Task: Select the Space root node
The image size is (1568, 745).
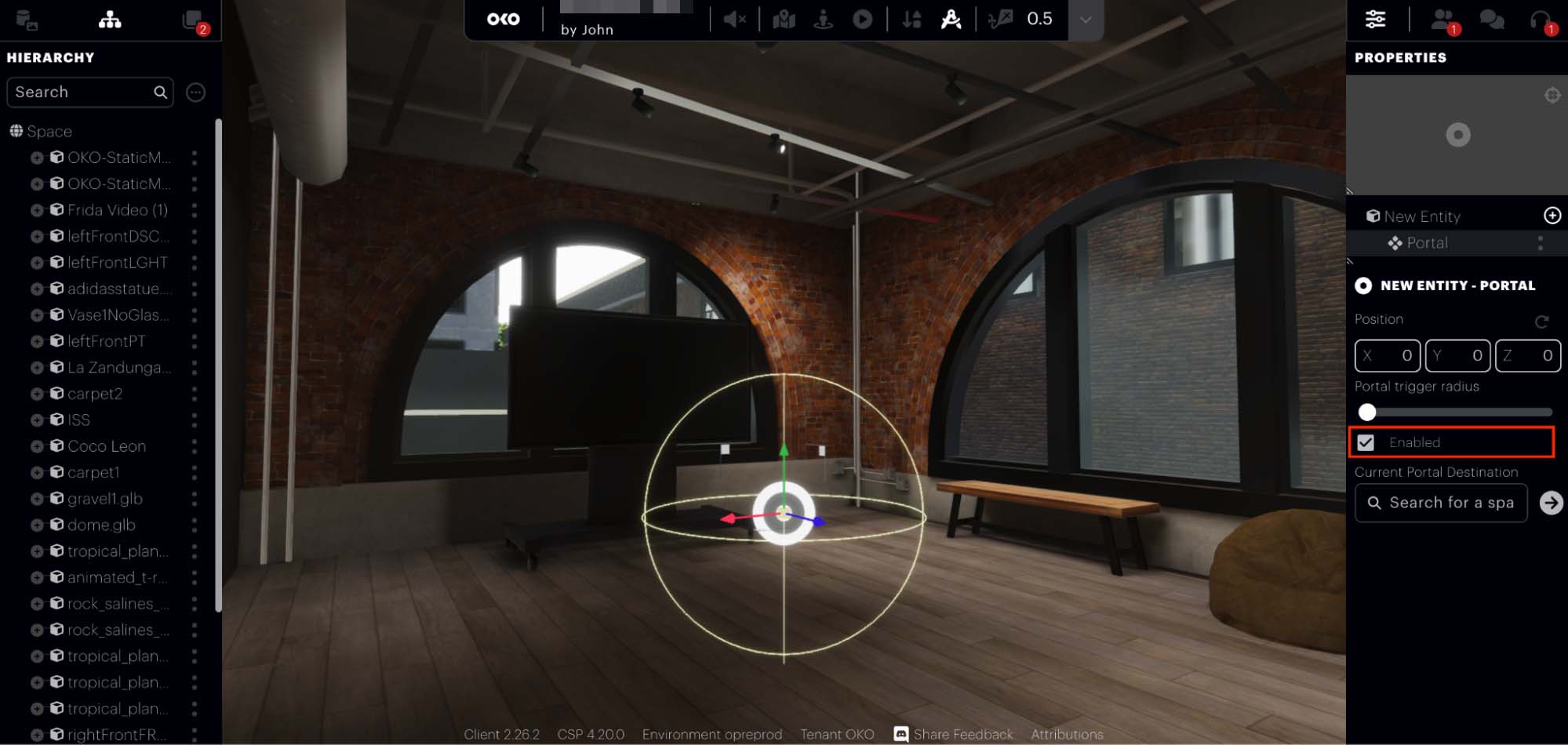Action: tap(49, 131)
